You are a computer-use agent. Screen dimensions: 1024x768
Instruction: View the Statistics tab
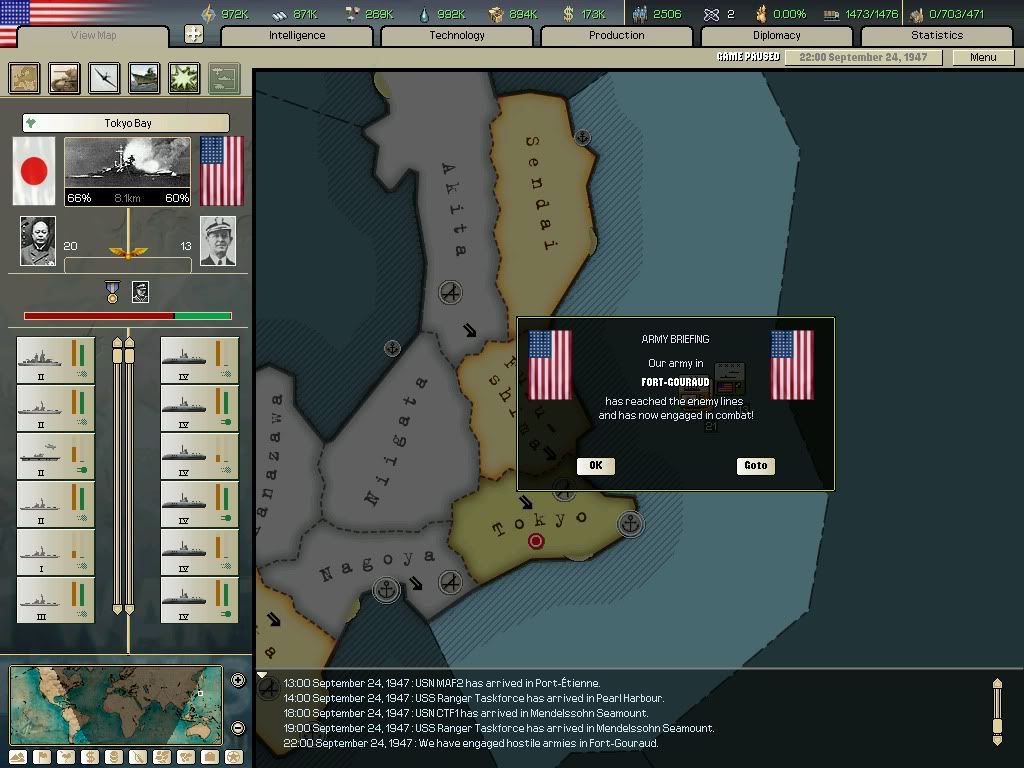937,36
